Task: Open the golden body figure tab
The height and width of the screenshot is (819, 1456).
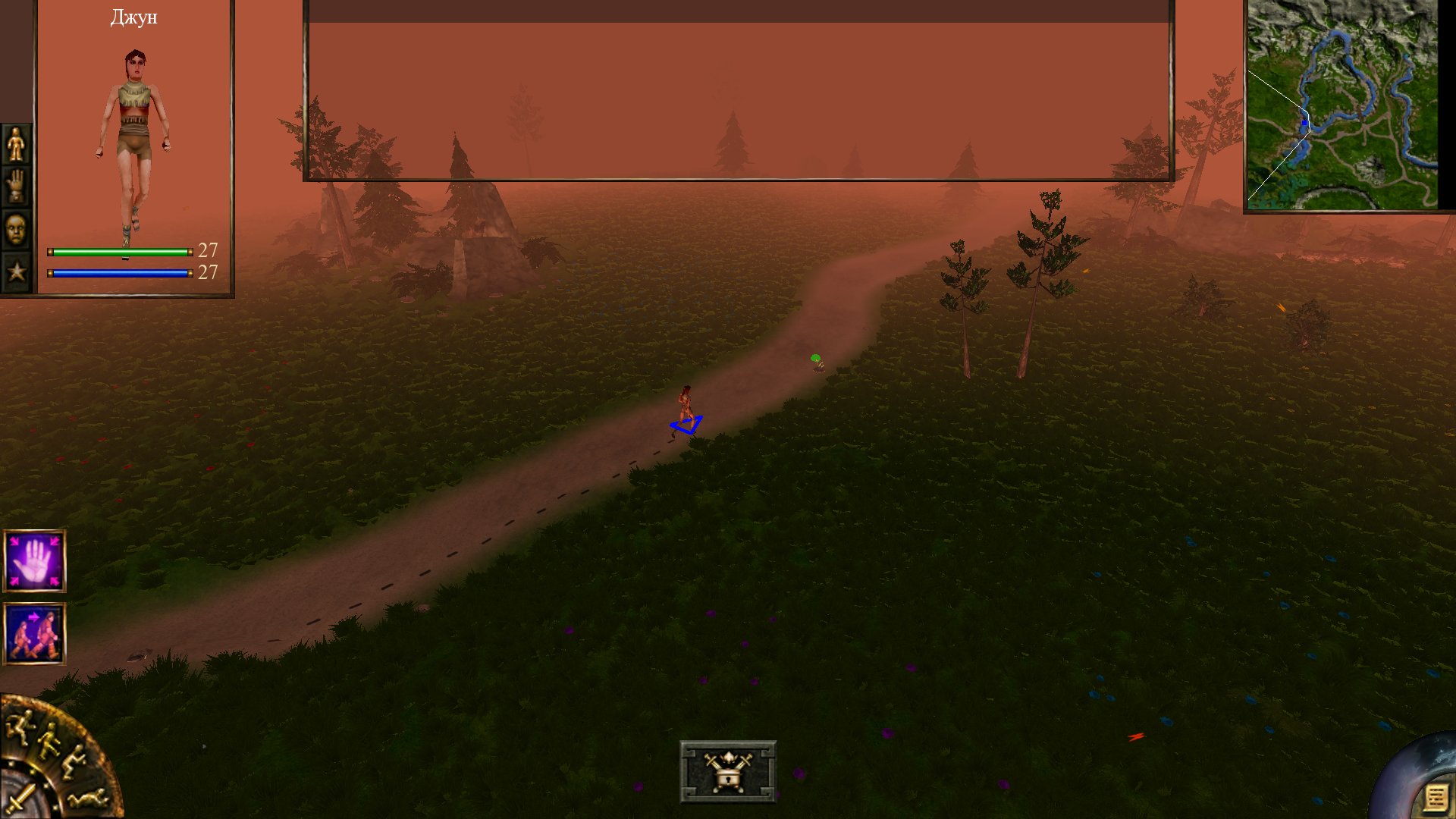Action: 16,144
